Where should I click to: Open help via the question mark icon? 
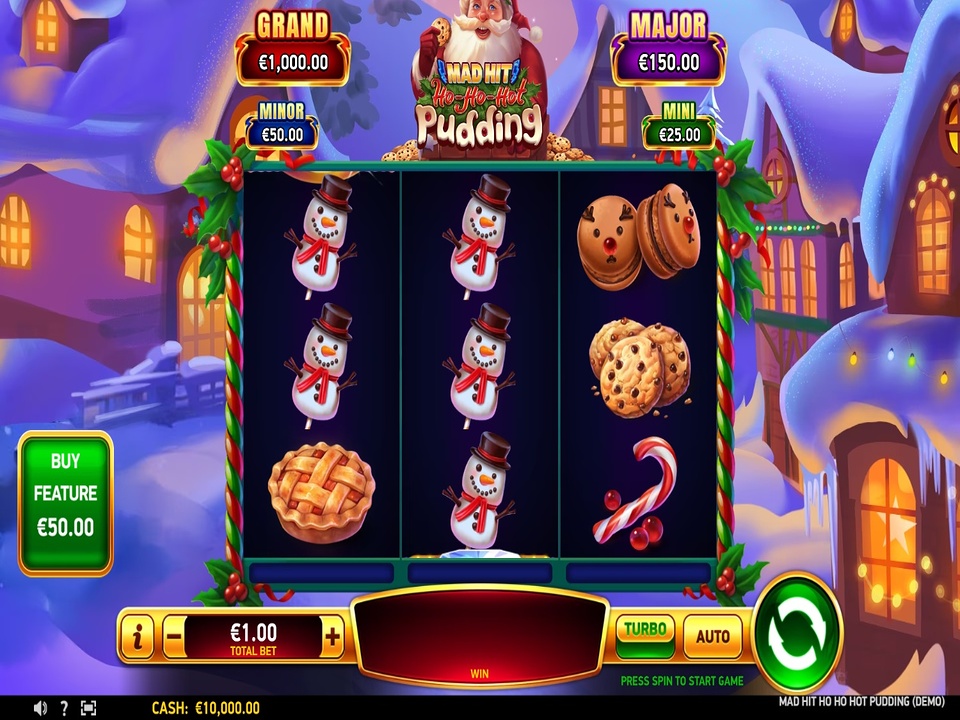click(x=64, y=708)
